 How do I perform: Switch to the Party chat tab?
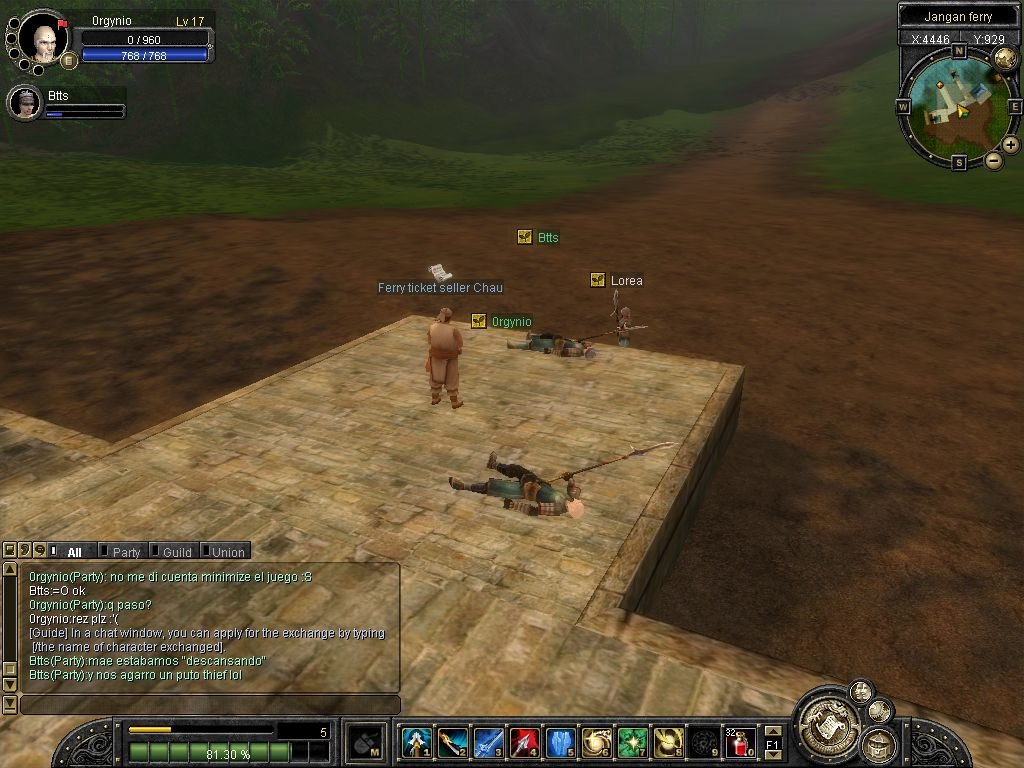pos(125,551)
